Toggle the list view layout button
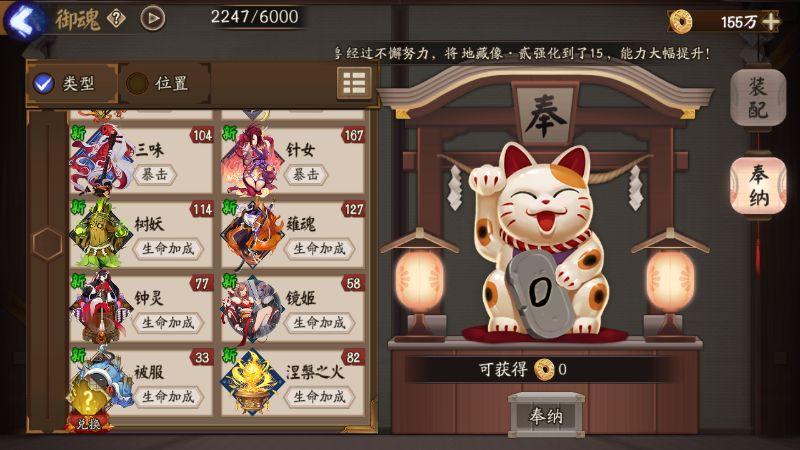This screenshot has width=800, height=450. [354, 84]
